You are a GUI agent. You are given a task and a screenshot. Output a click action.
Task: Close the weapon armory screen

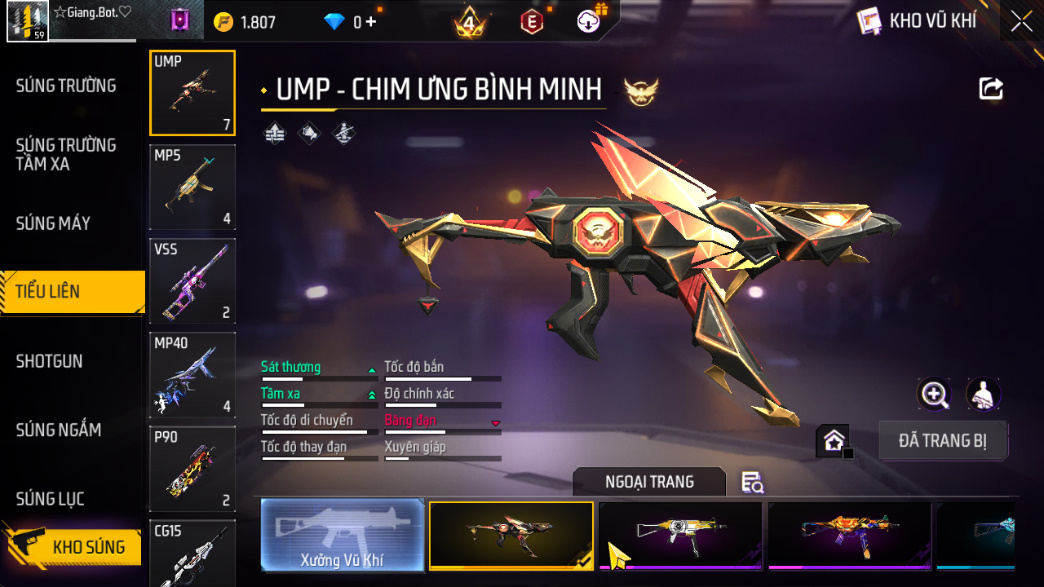pyautogui.click(x=1021, y=21)
